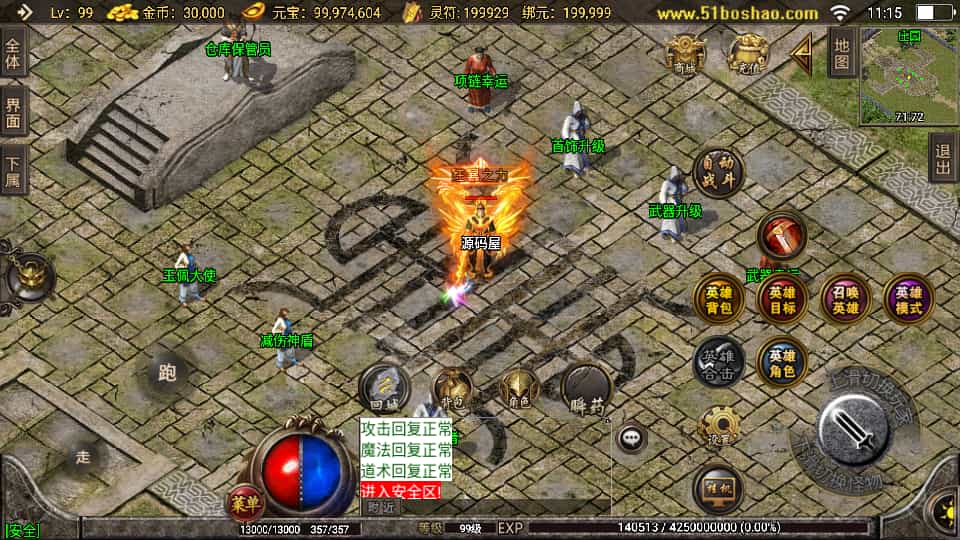Tap the 退出 exit button

point(943,160)
